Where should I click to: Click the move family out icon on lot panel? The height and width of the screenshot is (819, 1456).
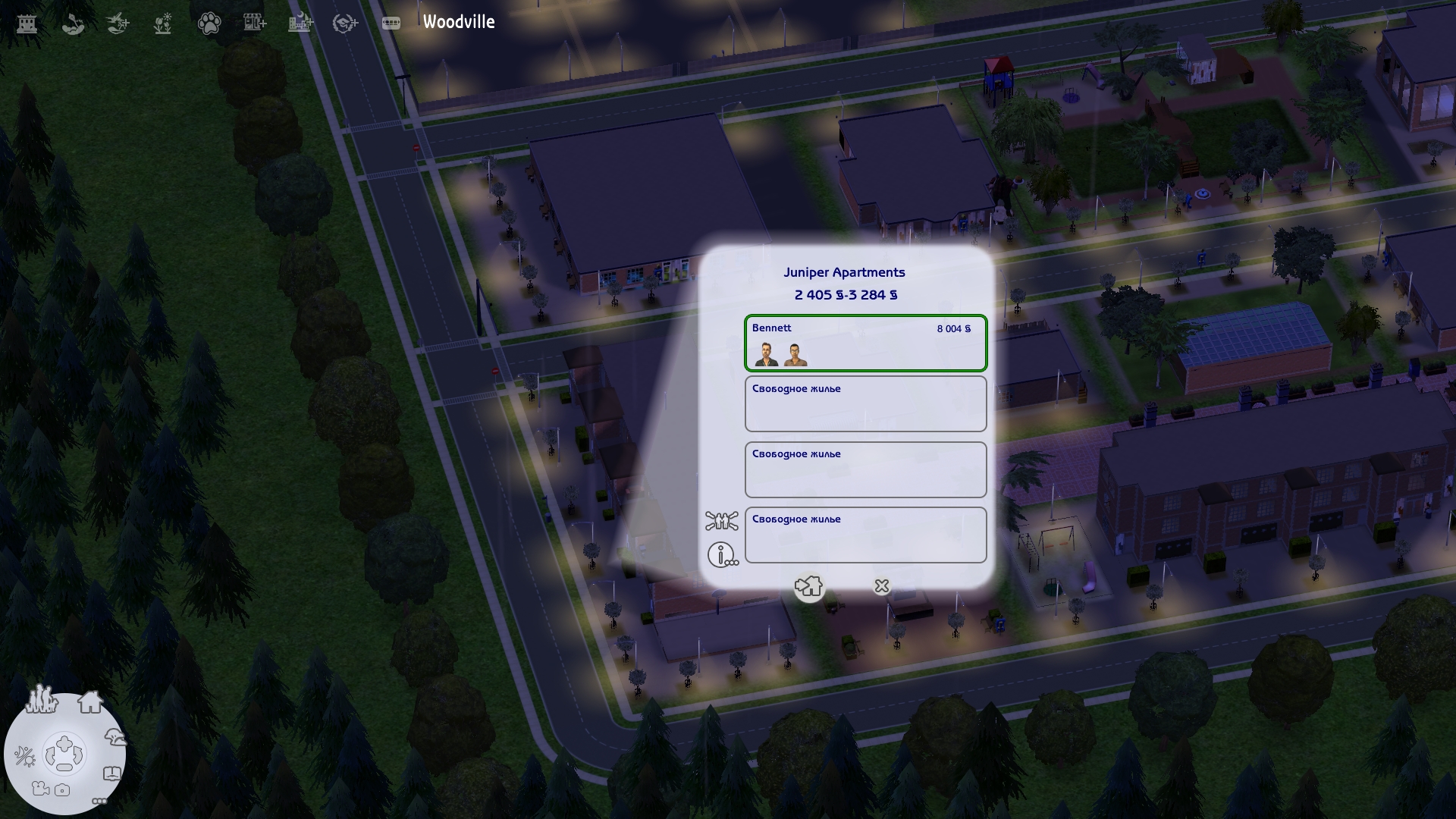click(721, 521)
